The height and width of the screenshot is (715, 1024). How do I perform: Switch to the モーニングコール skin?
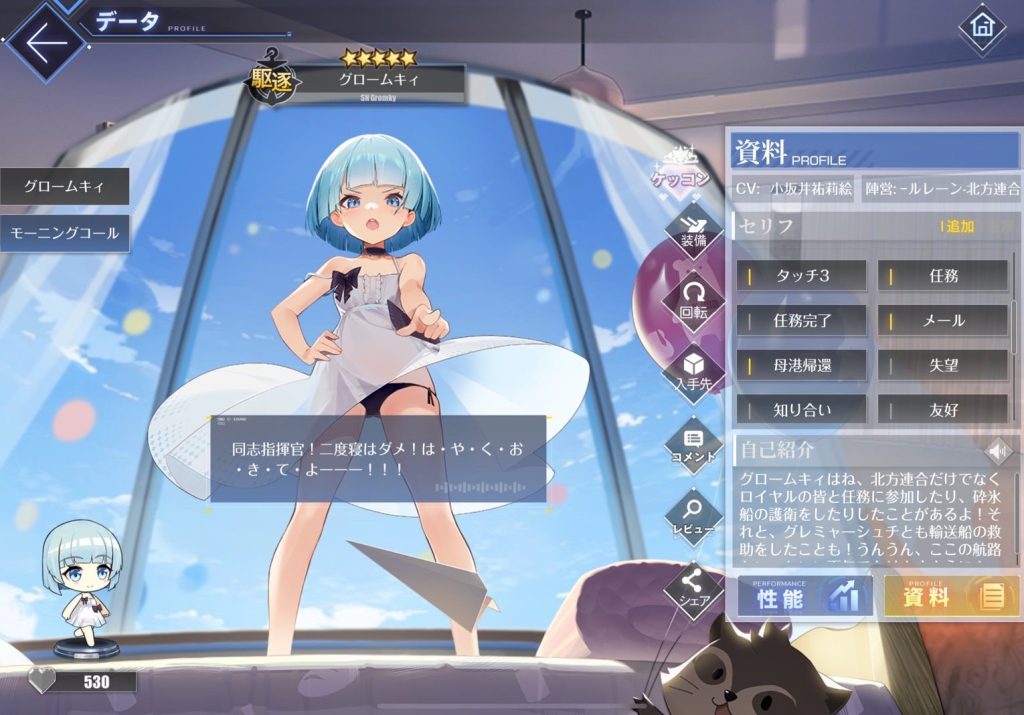[64, 234]
